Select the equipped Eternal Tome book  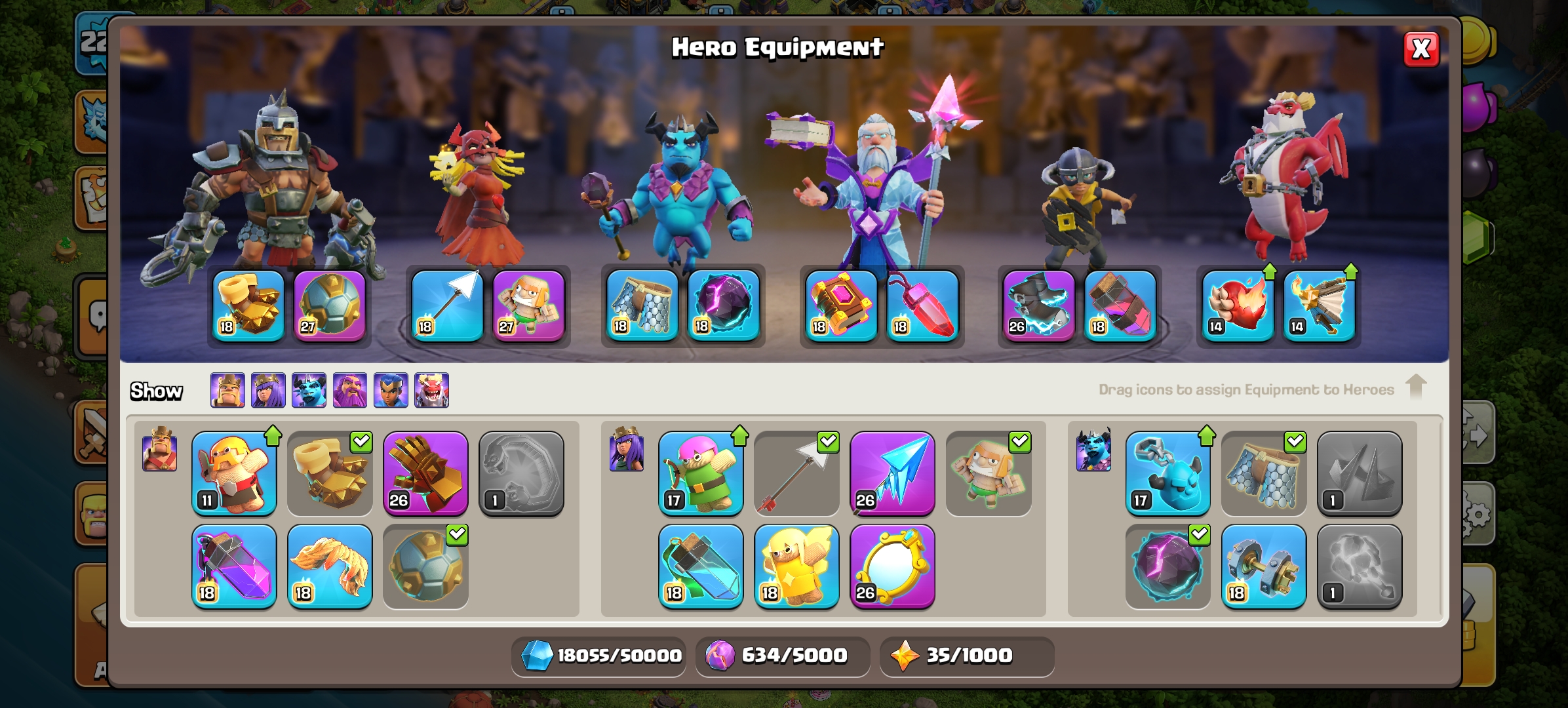pos(841,305)
